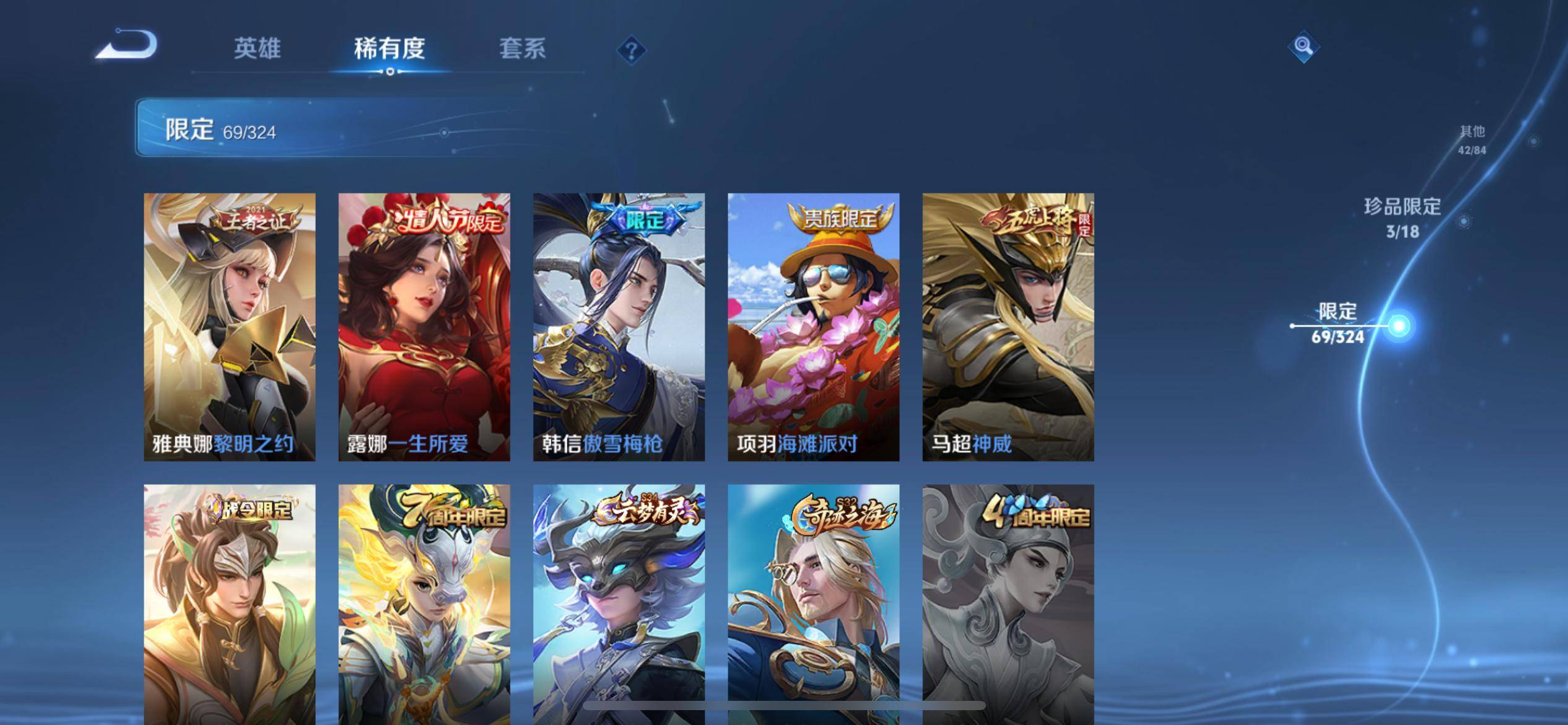
Task: View the 雅典娜 黎明之约 skin card
Action: [230, 327]
